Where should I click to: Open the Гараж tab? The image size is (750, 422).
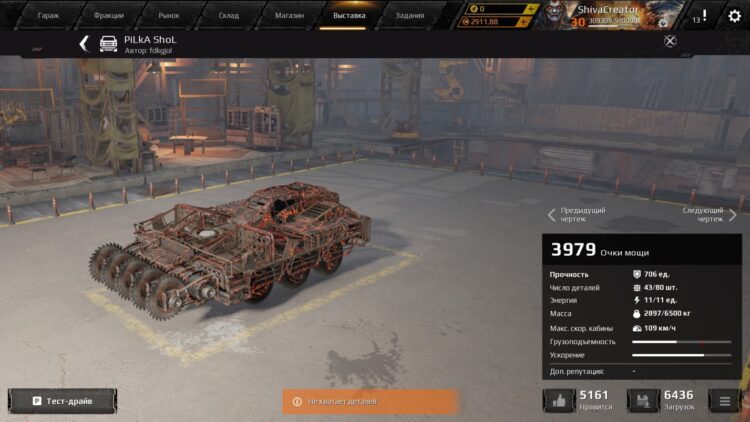(x=49, y=15)
